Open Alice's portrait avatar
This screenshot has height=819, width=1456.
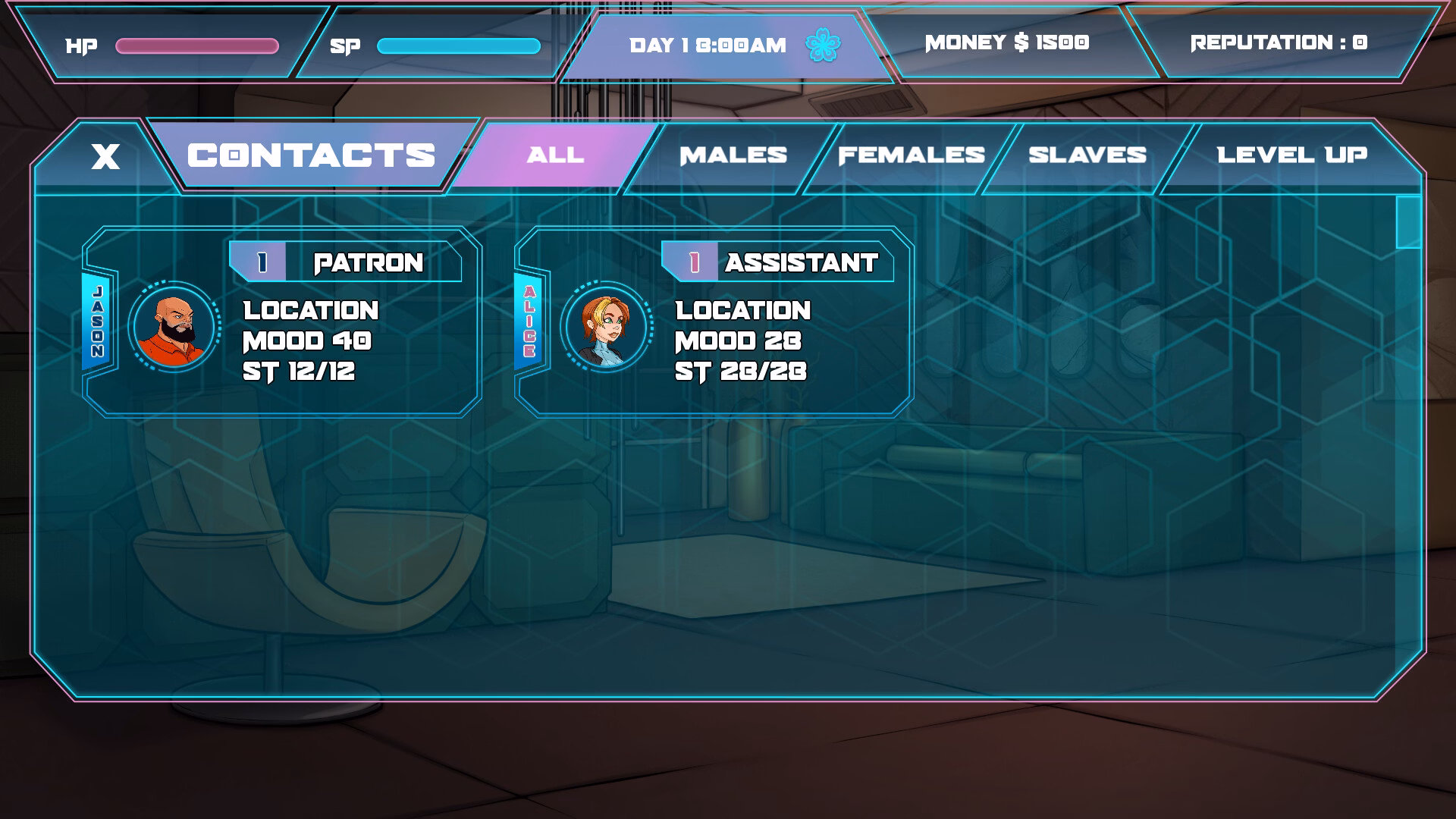607,328
